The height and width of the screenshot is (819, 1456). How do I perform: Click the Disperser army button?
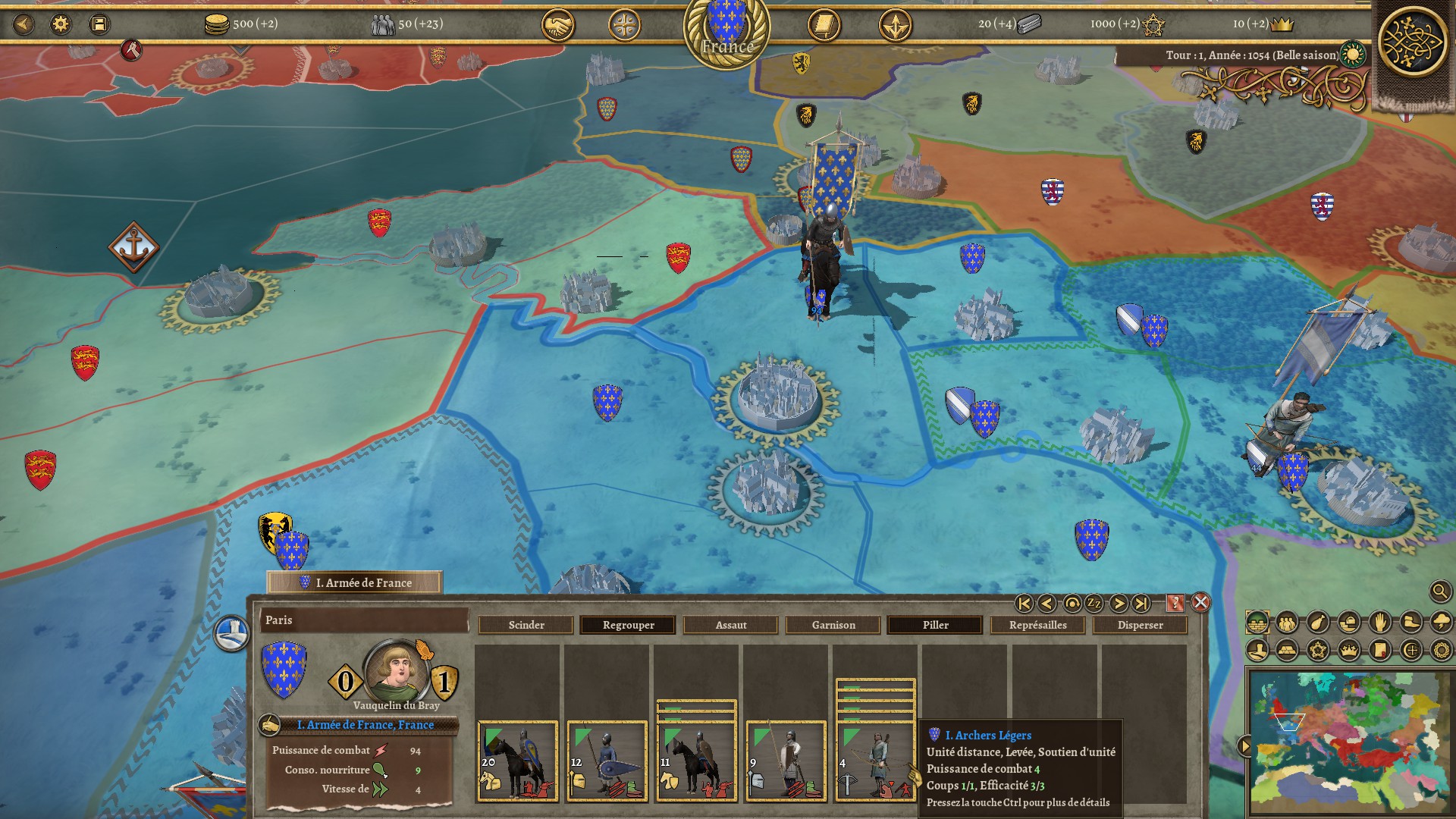[x=1140, y=625]
